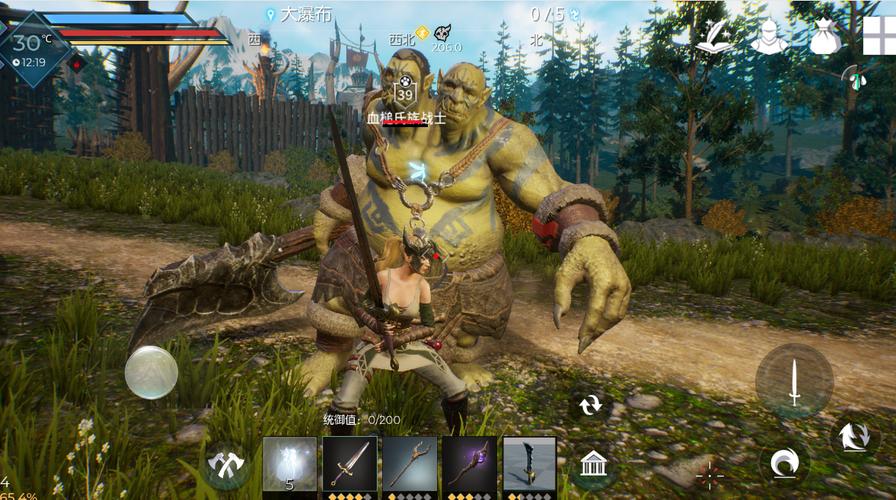This screenshot has width=896, height=500.
Task: Tap the circular swap arrows button
Action: click(x=590, y=405)
